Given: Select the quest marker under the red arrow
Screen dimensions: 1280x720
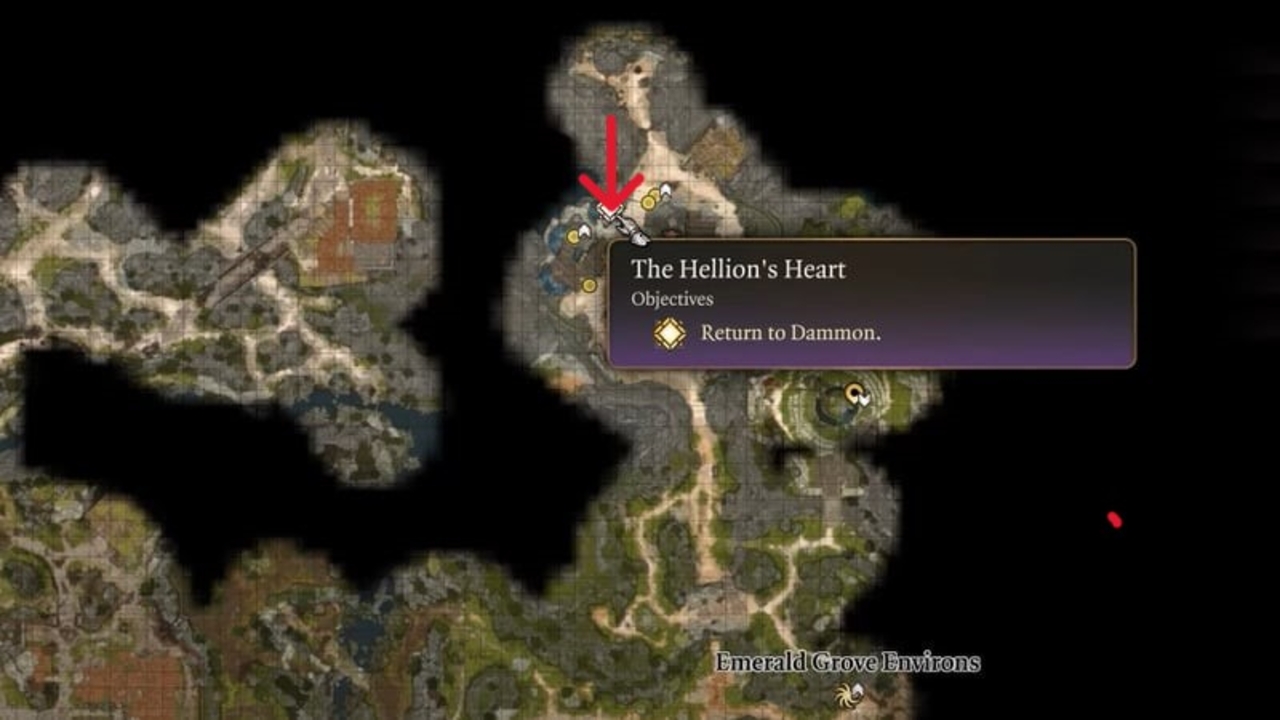Looking at the screenshot, I should (x=610, y=212).
